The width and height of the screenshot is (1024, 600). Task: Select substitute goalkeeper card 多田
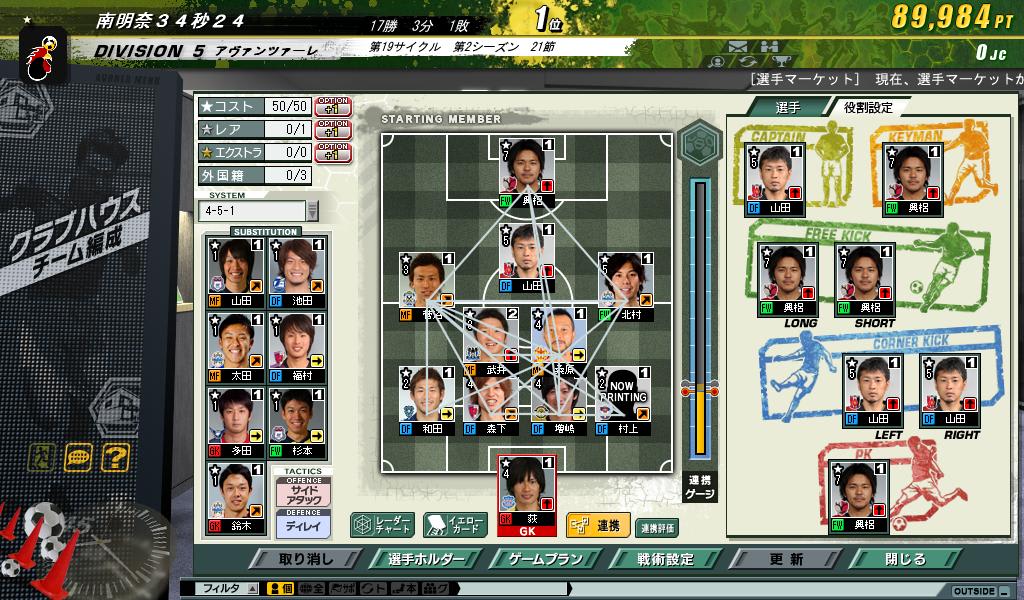pyautogui.click(x=232, y=422)
